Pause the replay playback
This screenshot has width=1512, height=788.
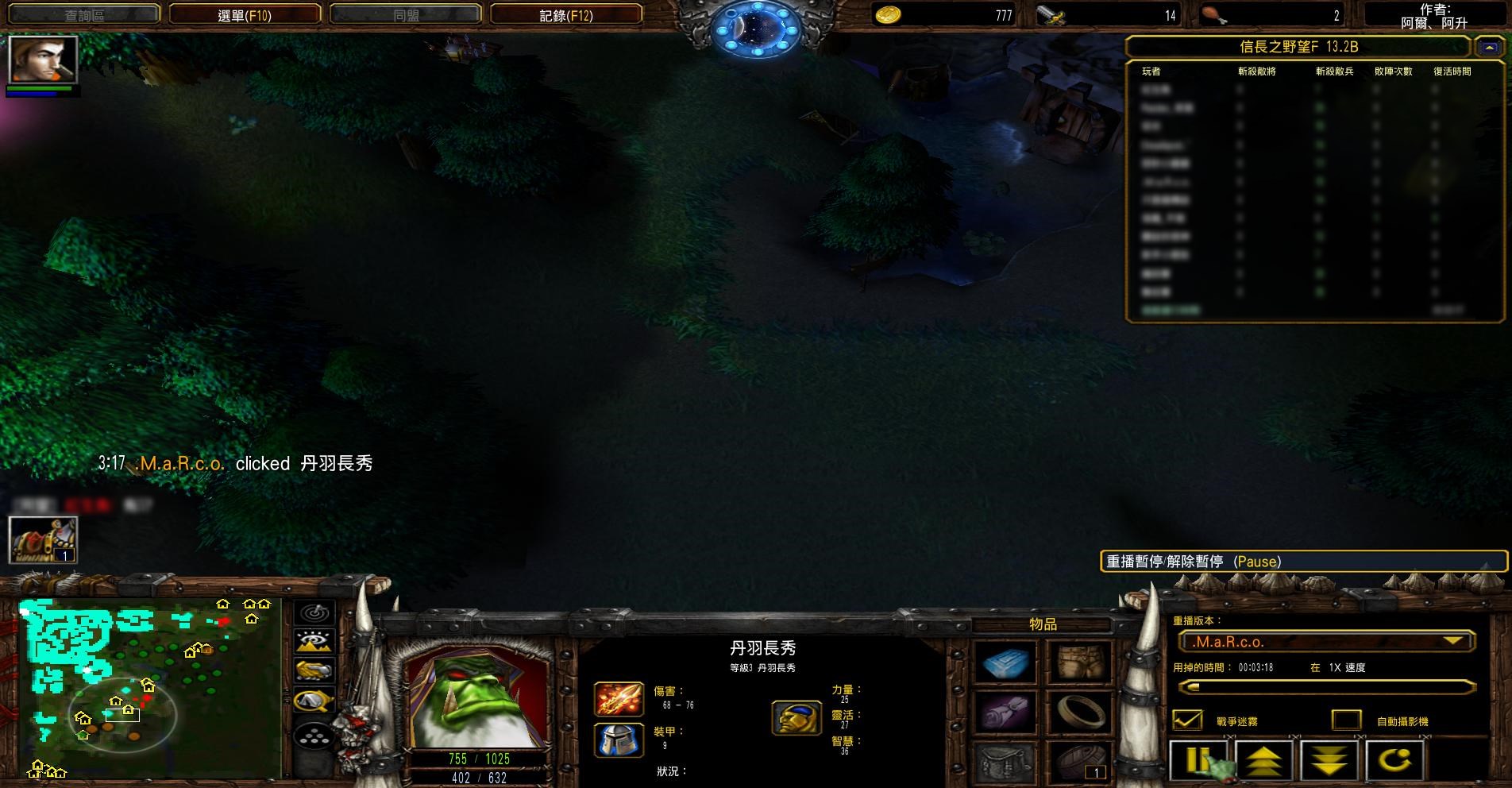click(x=1198, y=761)
